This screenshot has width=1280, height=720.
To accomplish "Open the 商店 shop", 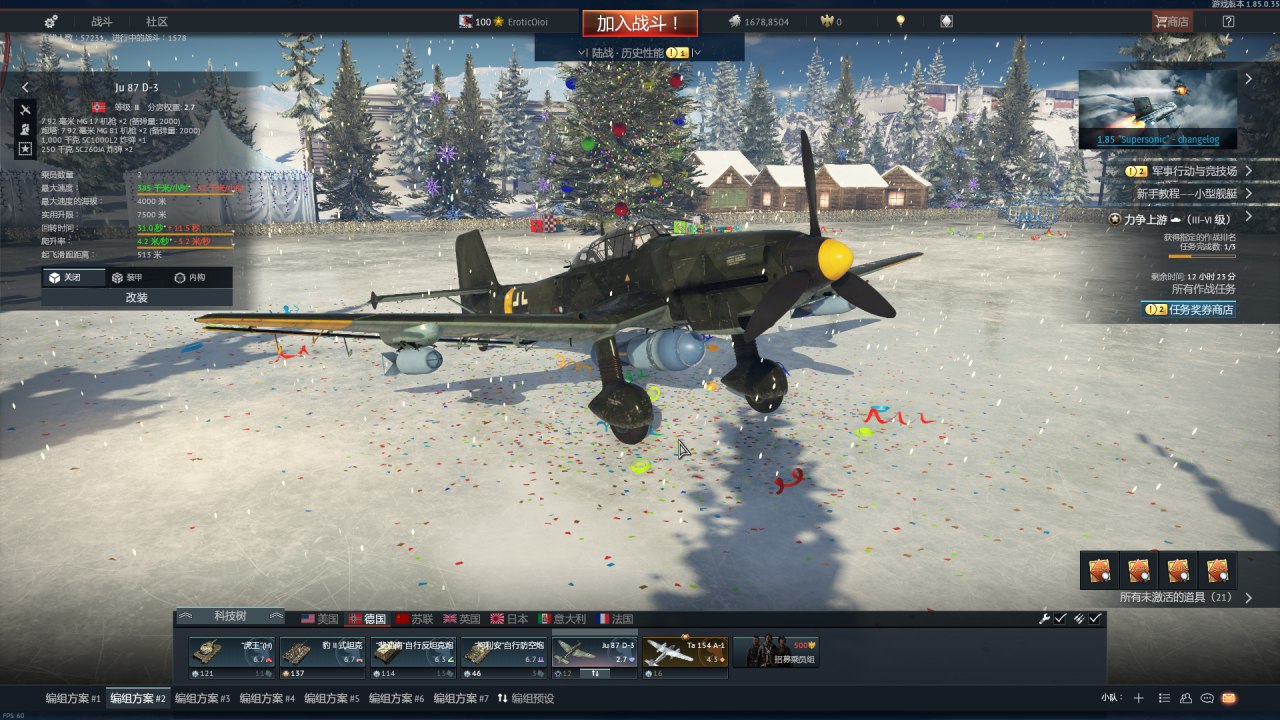I will 1171,21.
